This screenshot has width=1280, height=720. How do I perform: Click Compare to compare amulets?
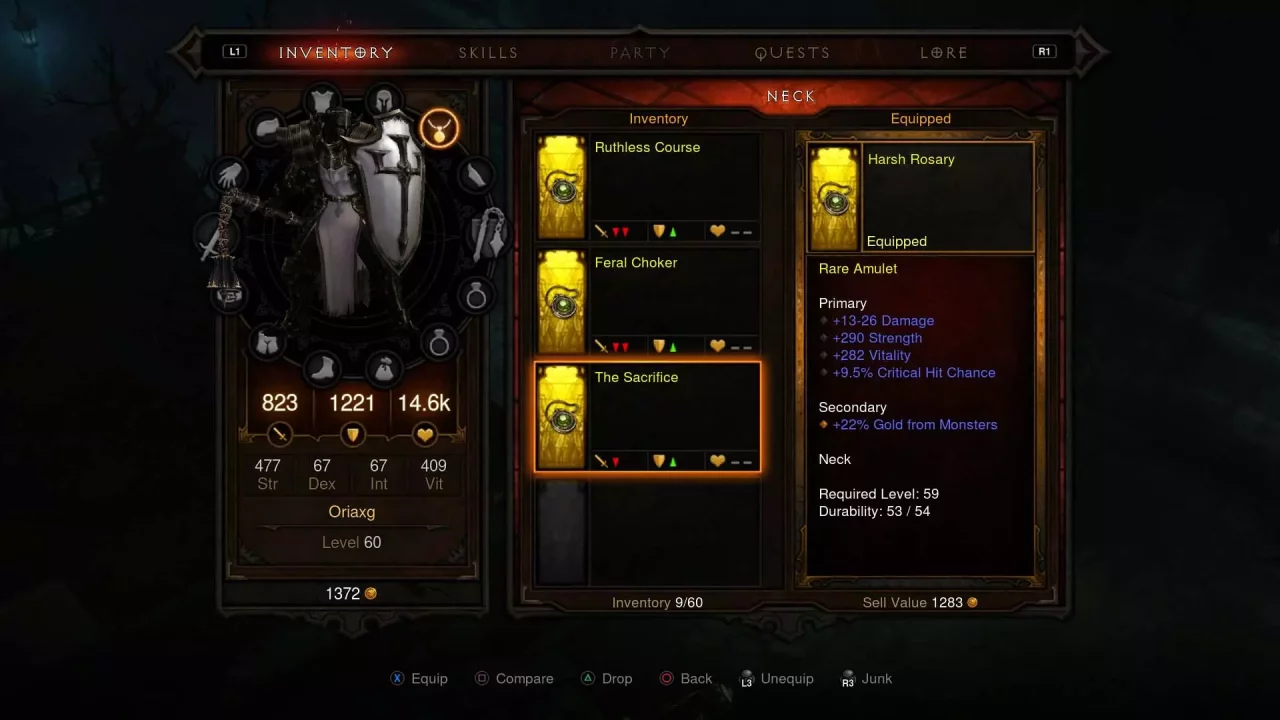click(514, 678)
